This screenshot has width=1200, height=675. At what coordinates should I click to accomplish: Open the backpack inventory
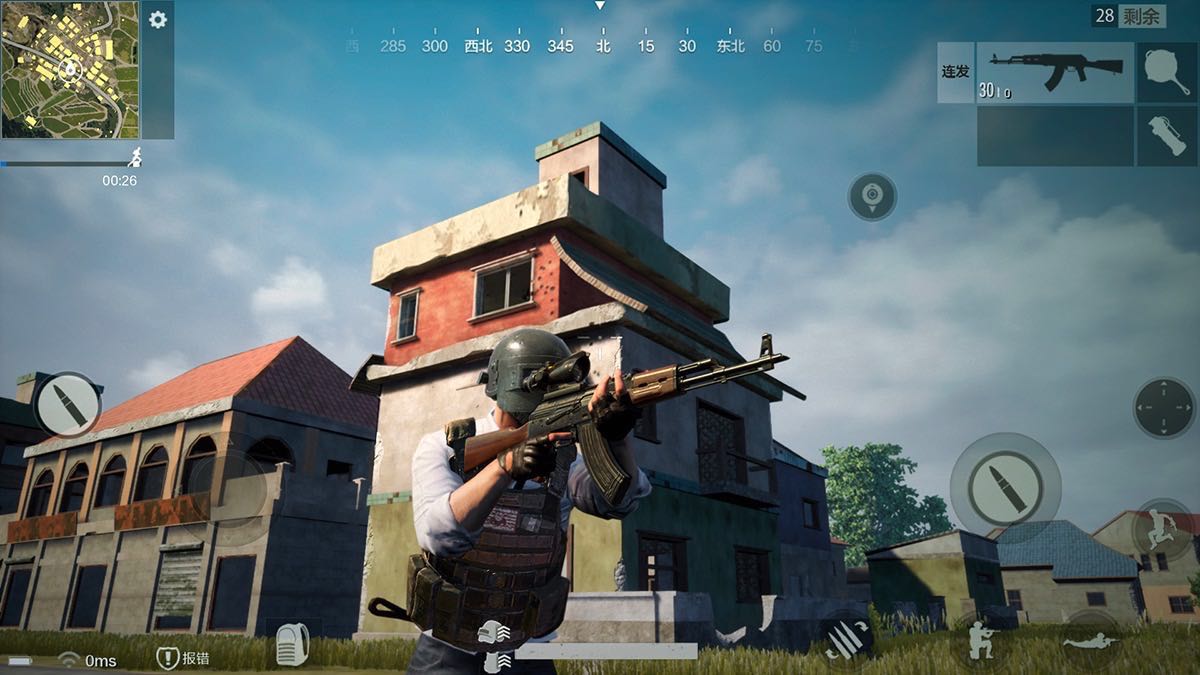(x=291, y=647)
